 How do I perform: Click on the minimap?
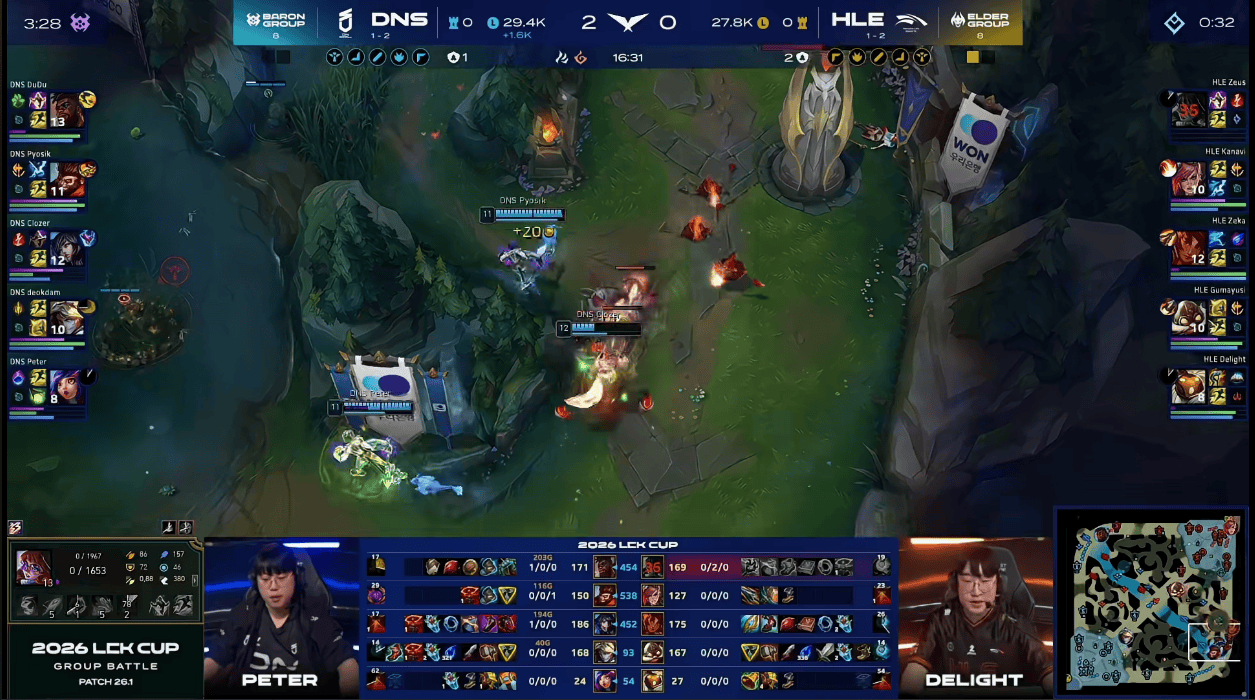[x=1152, y=602]
